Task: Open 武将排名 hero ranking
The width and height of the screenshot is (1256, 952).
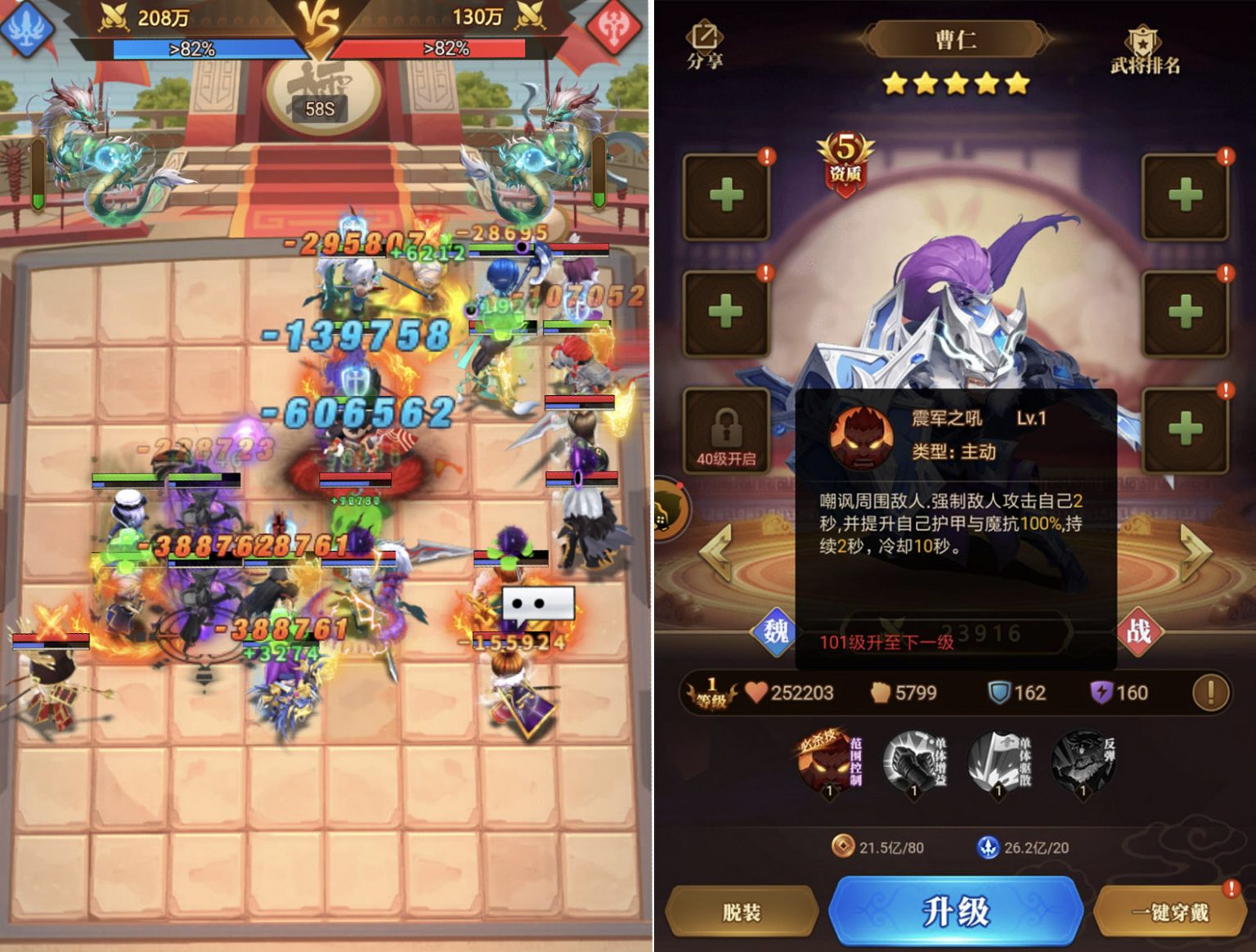Action: pyautogui.click(x=1144, y=51)
